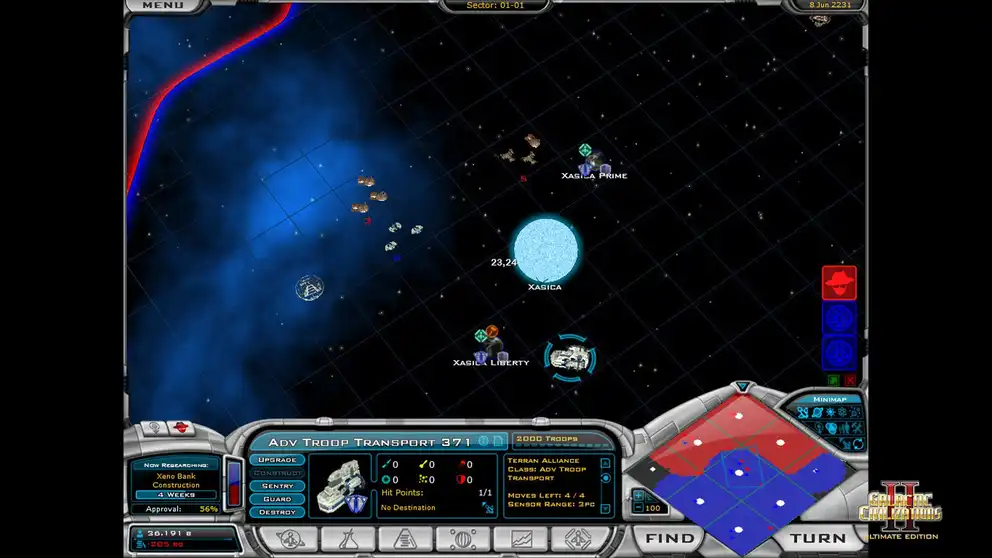Image resolution: width=992 pixels, height=558 pixels.
Task: Upgrade the selected troop transport
Action: (277, 460)
